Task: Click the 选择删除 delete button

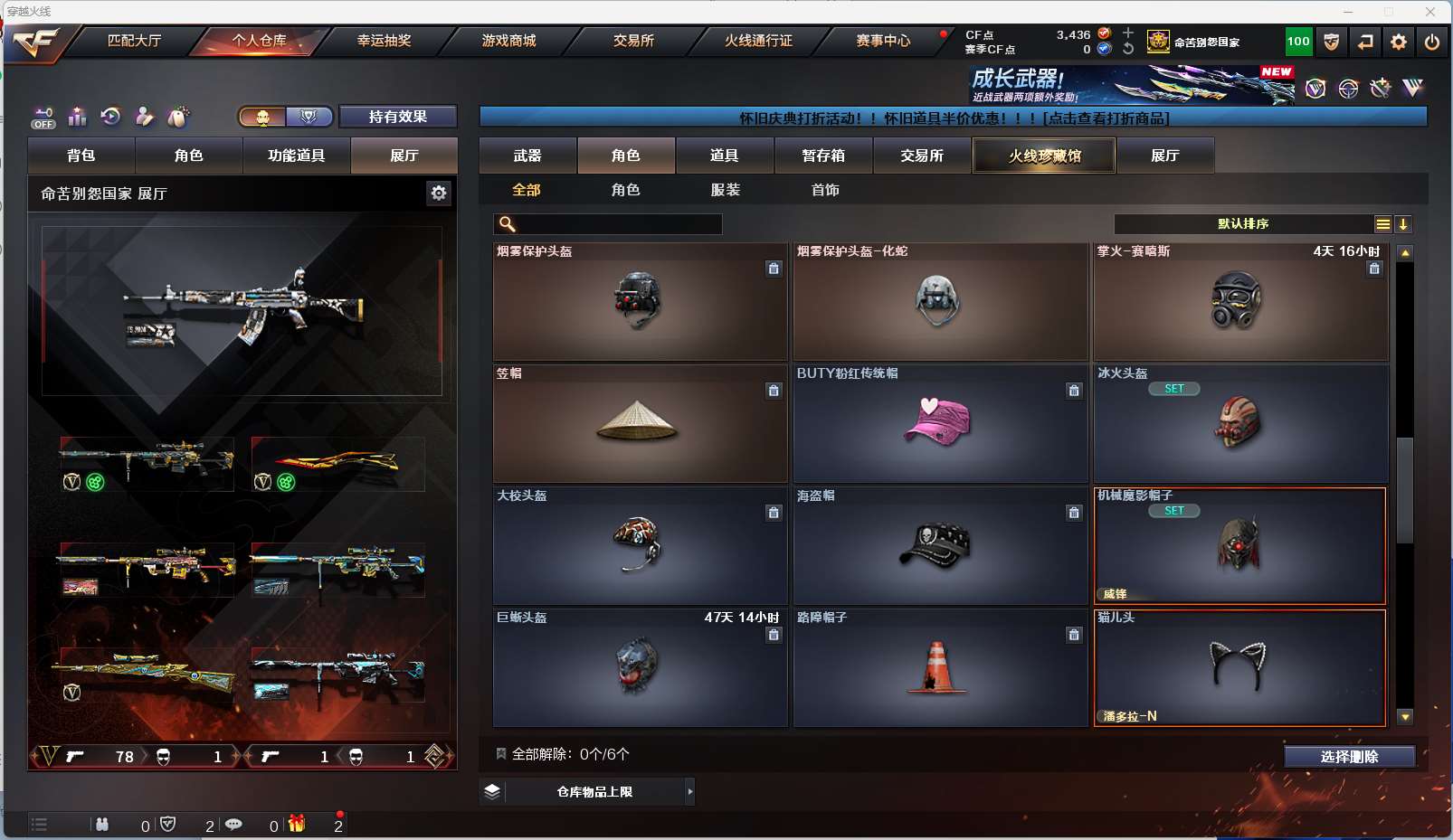Action: click(x=1349, y=757)
